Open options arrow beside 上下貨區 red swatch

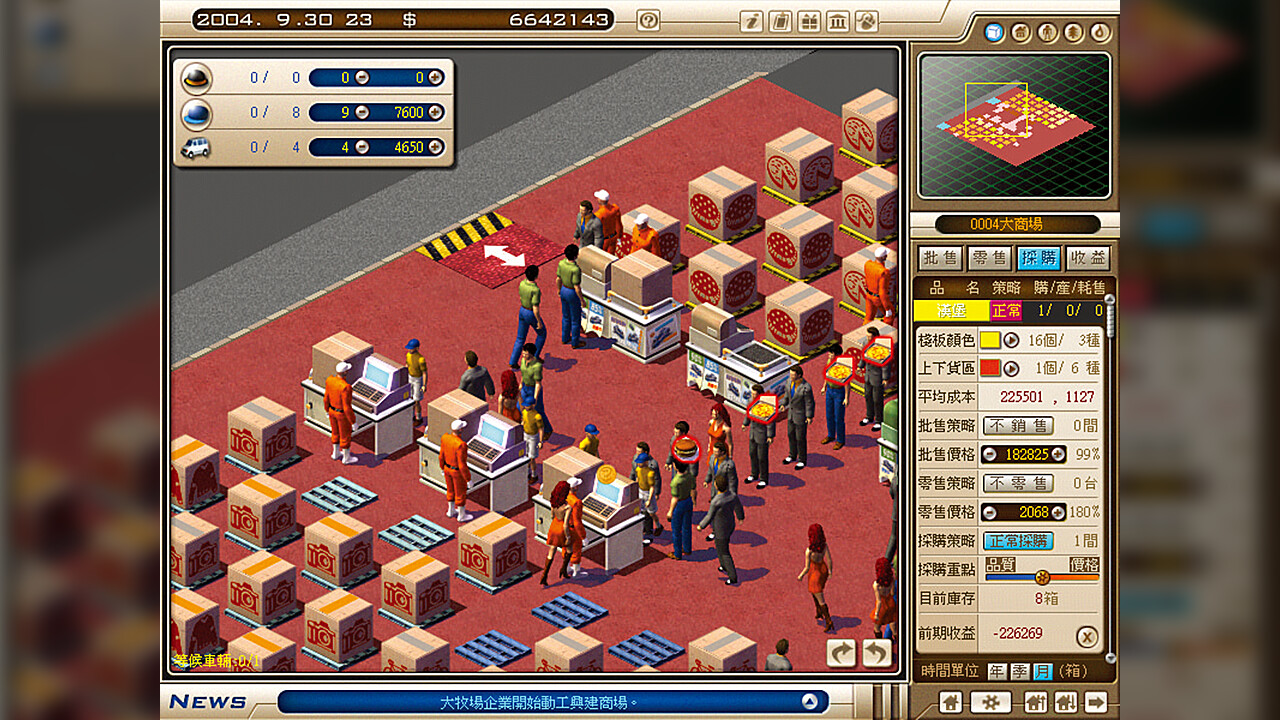1012,368
